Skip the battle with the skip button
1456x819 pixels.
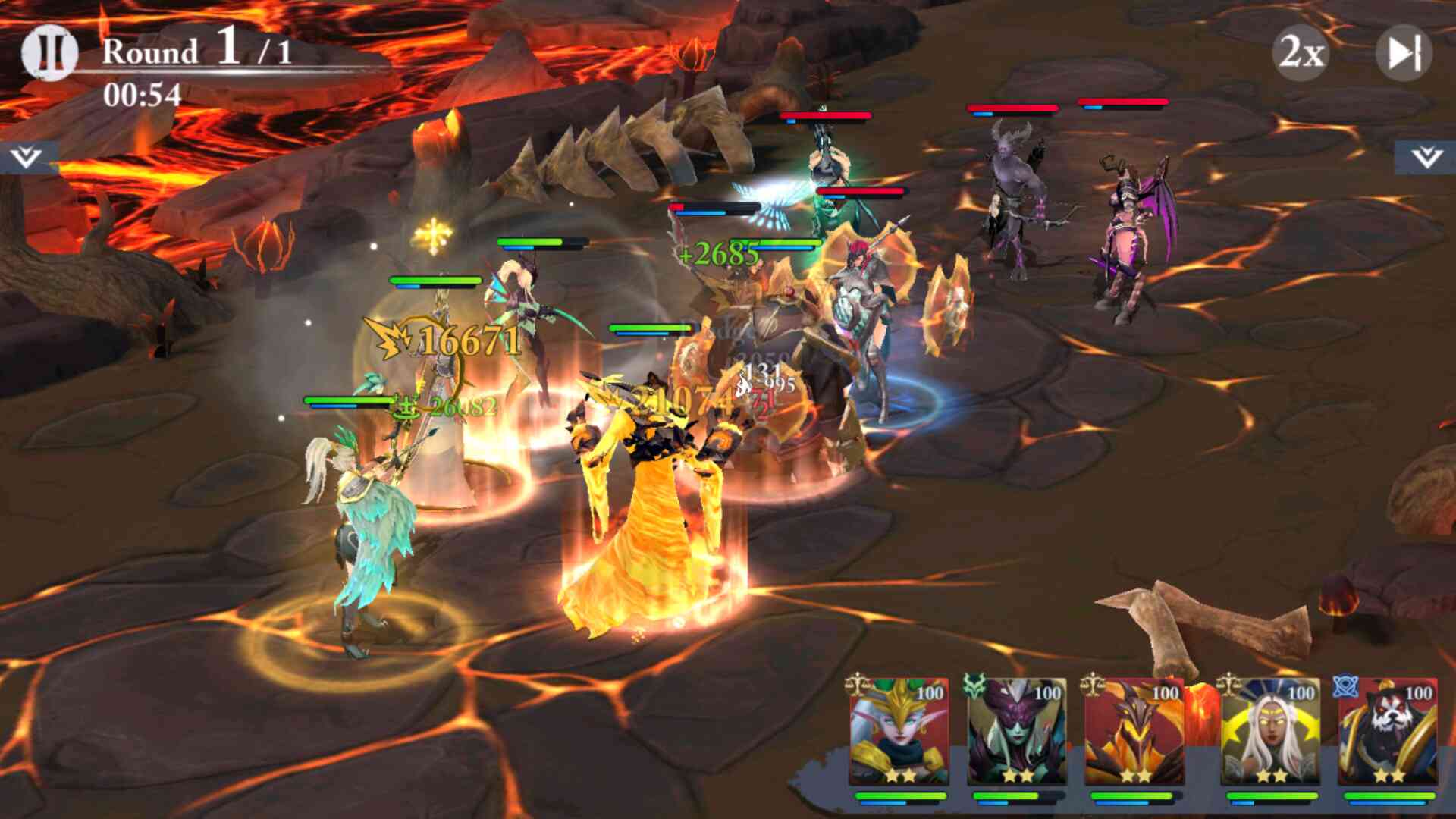point(1404,53)
